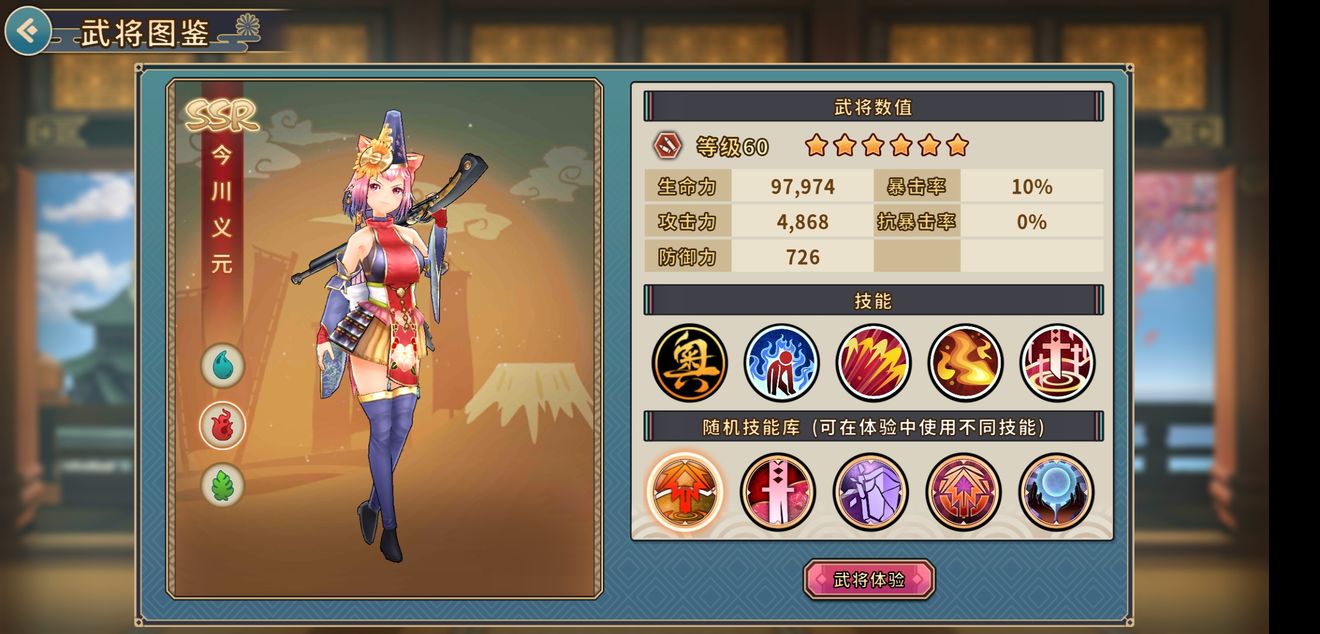Go back using the top-left arrow button
This screenshot has width=1320, height=634.
click(28, 32)
